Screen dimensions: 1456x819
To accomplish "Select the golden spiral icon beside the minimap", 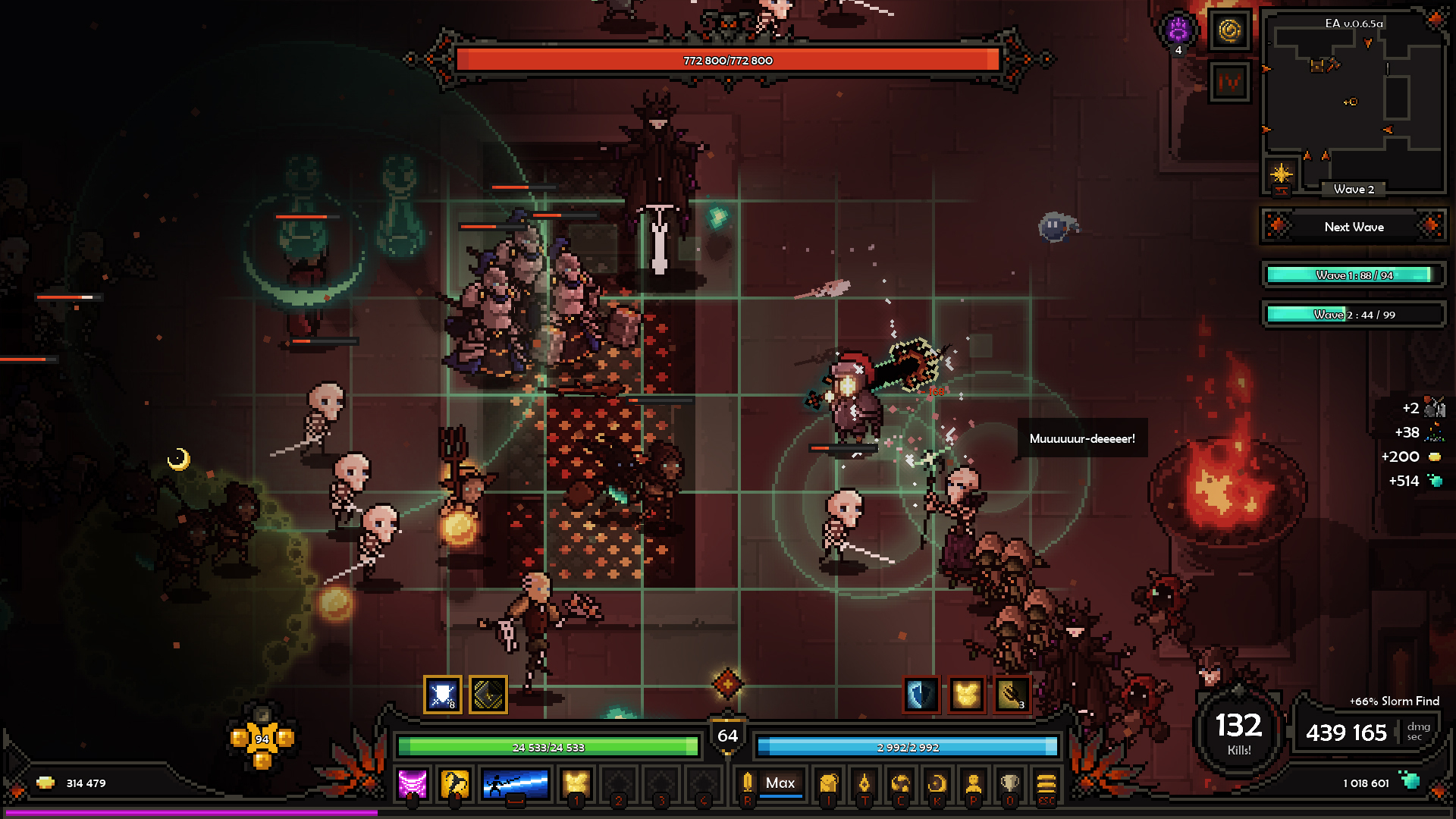I will coord(1229,31).
